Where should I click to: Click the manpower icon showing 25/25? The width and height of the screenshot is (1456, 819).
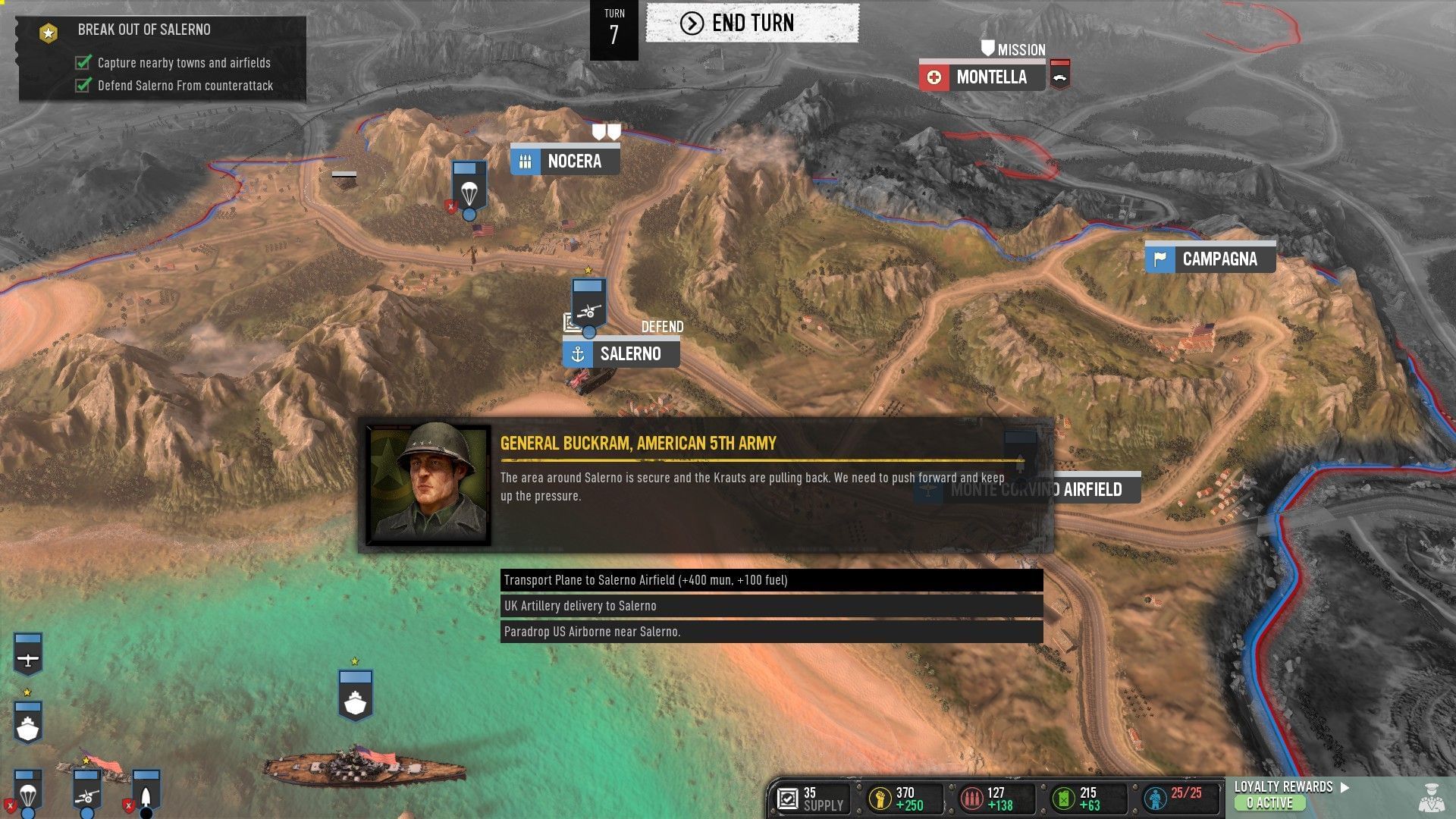[1156, 799]
